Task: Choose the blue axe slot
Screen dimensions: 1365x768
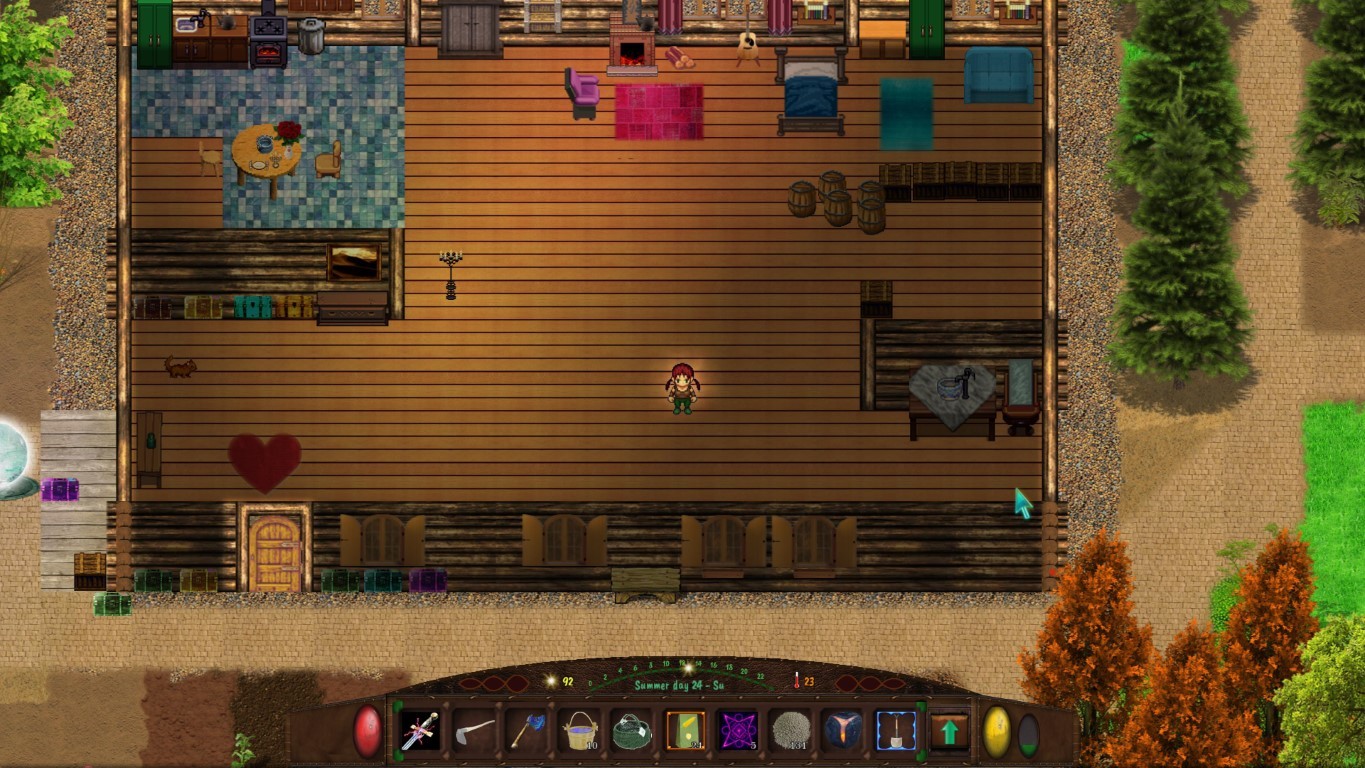Action: tap(526, 731)
